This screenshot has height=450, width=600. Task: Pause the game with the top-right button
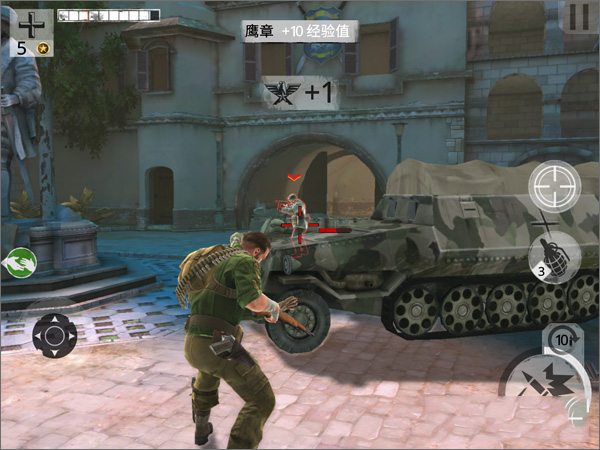578,17
